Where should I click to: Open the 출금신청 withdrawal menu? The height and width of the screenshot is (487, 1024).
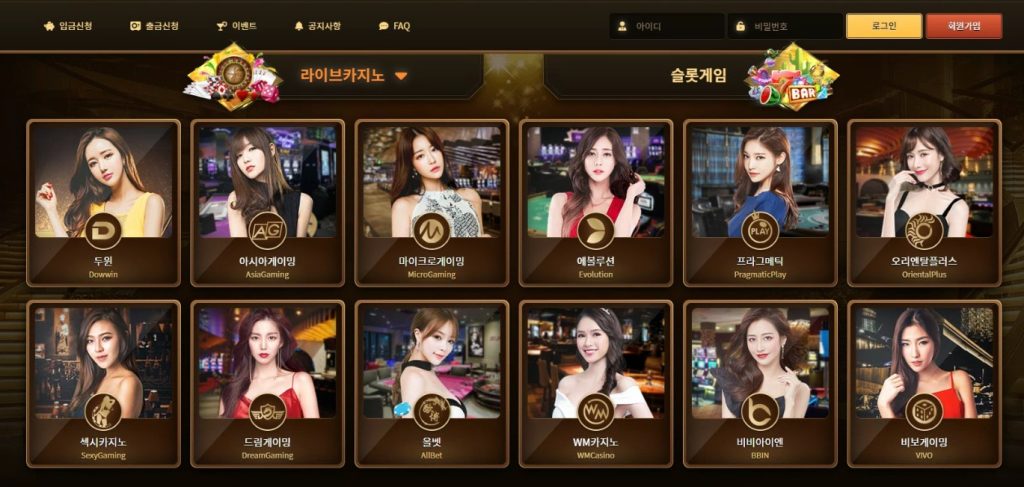pyautogui.click(x=153, y=26)
